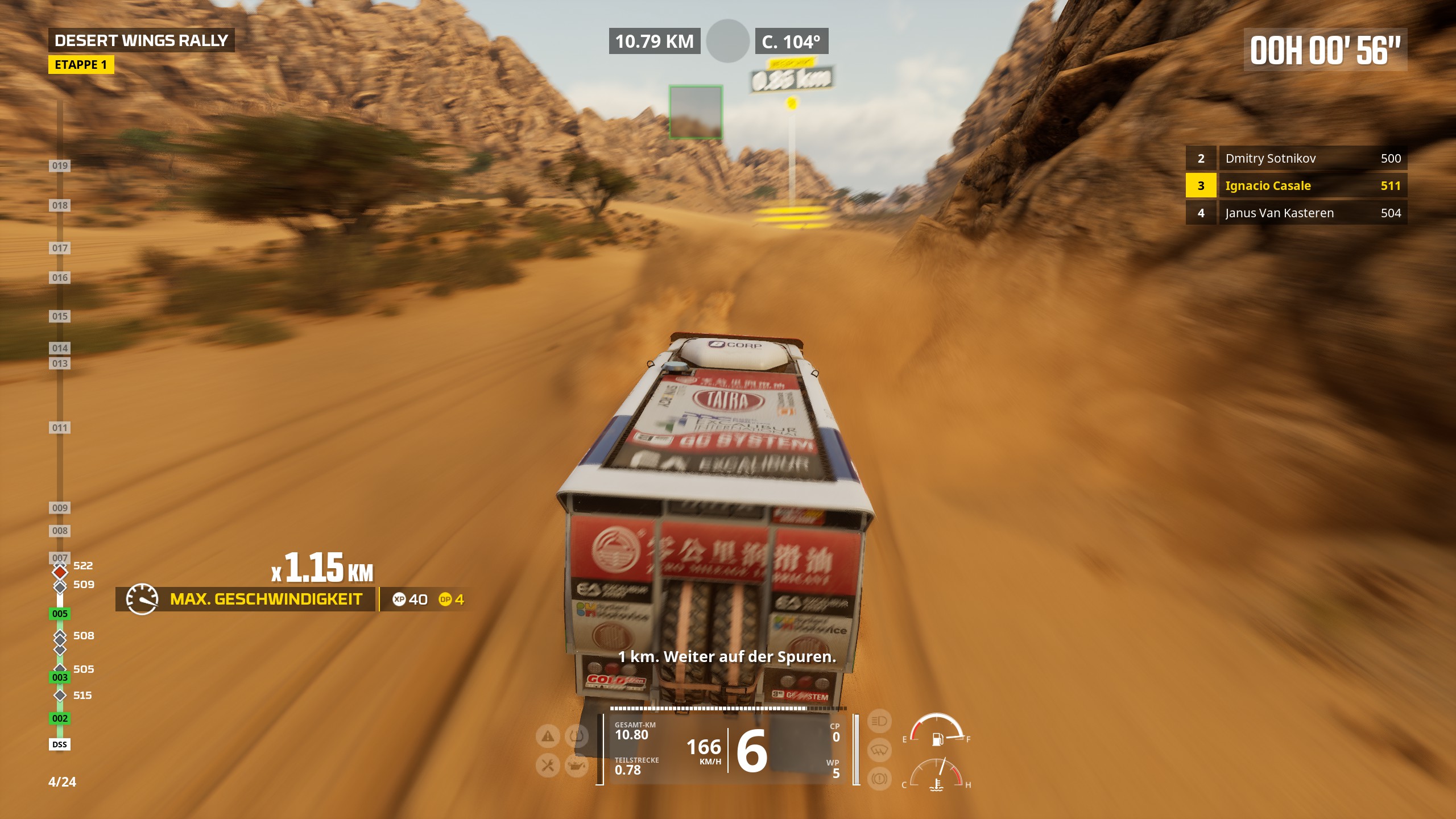Image resolution: width=1456 pixels, height=819 pixels.
Task: Click the yellow Etappe 1 stage label
Action: pos(81,65)
